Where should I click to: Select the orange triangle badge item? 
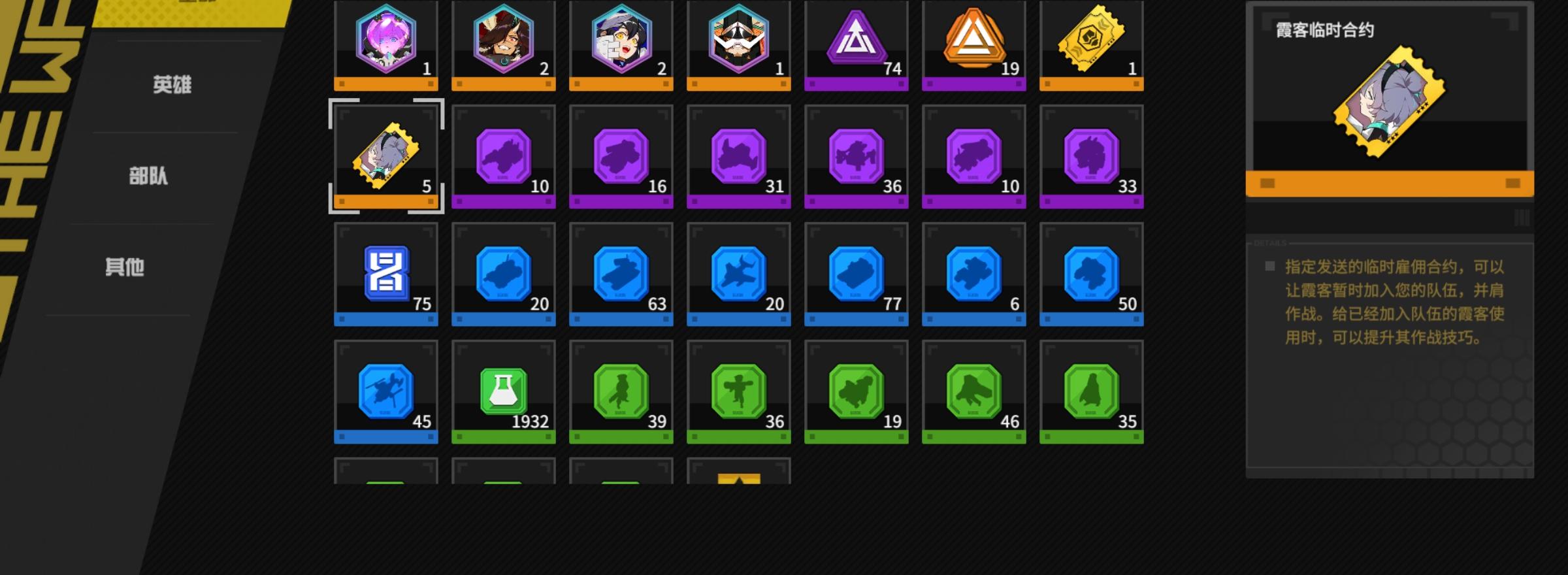click(974, 42)
